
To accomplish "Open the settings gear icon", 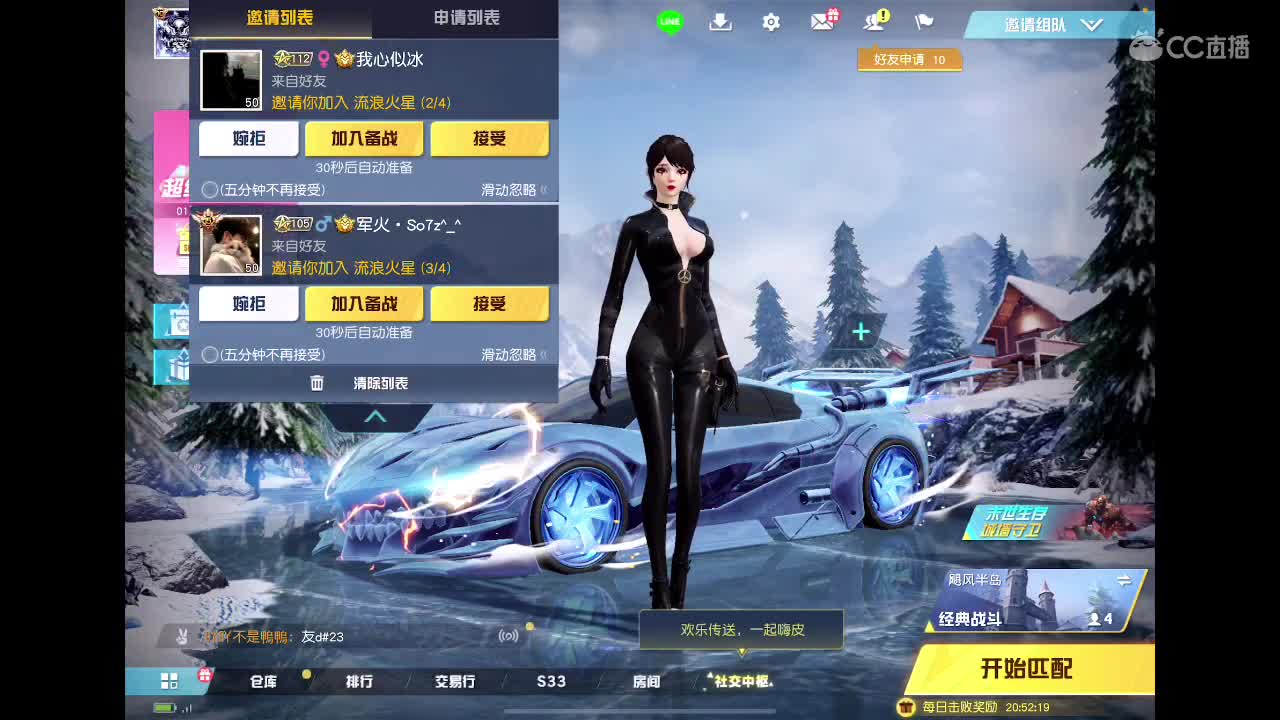I will pyautogui.click(x=770, y=20).
